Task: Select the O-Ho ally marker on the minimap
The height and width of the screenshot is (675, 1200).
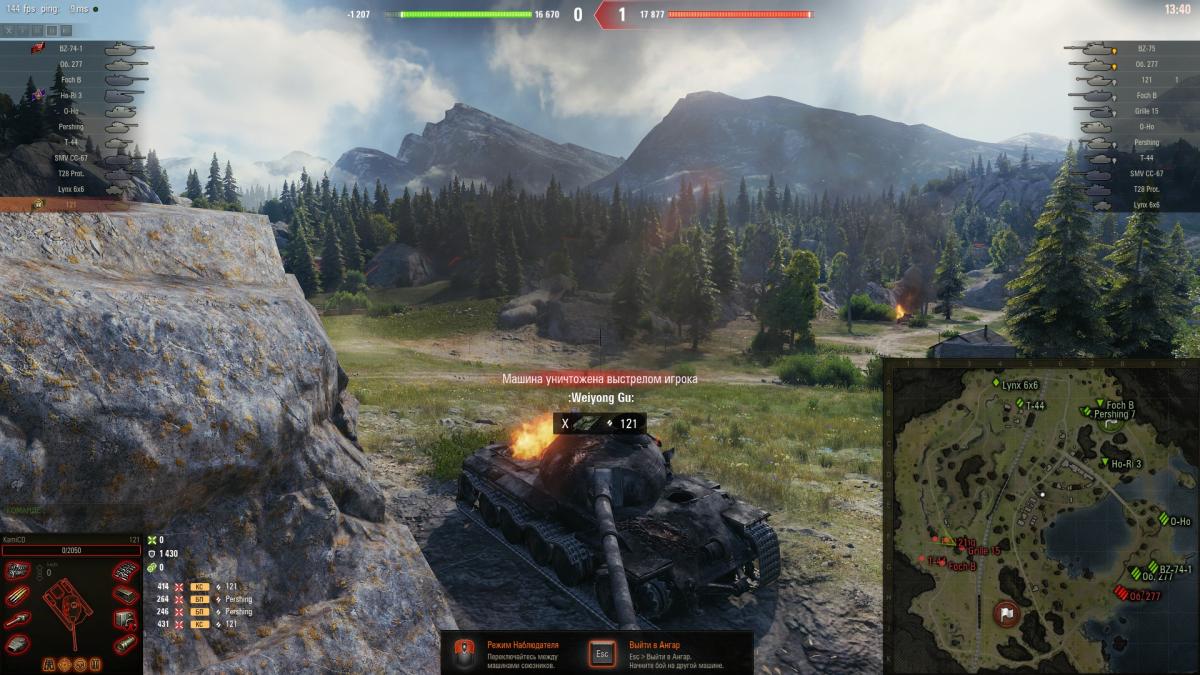Action: [x=1163, y=520]
